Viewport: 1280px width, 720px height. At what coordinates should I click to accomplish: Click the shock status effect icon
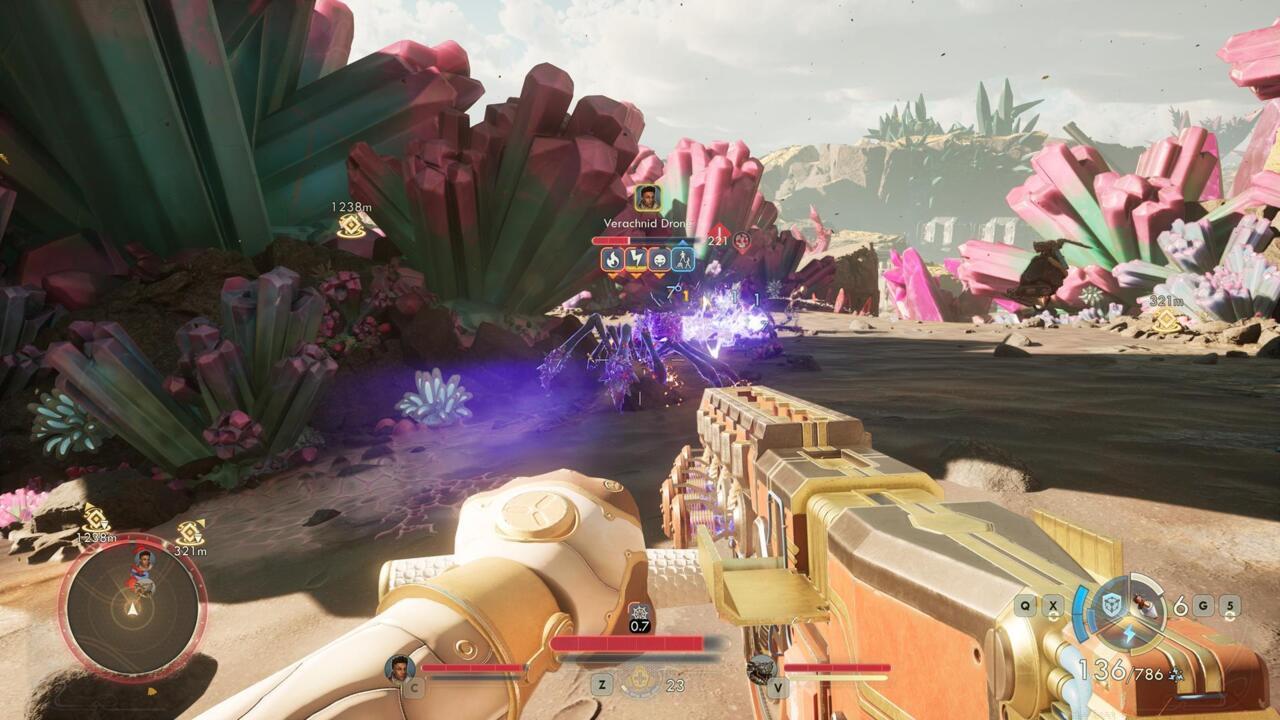637,259
